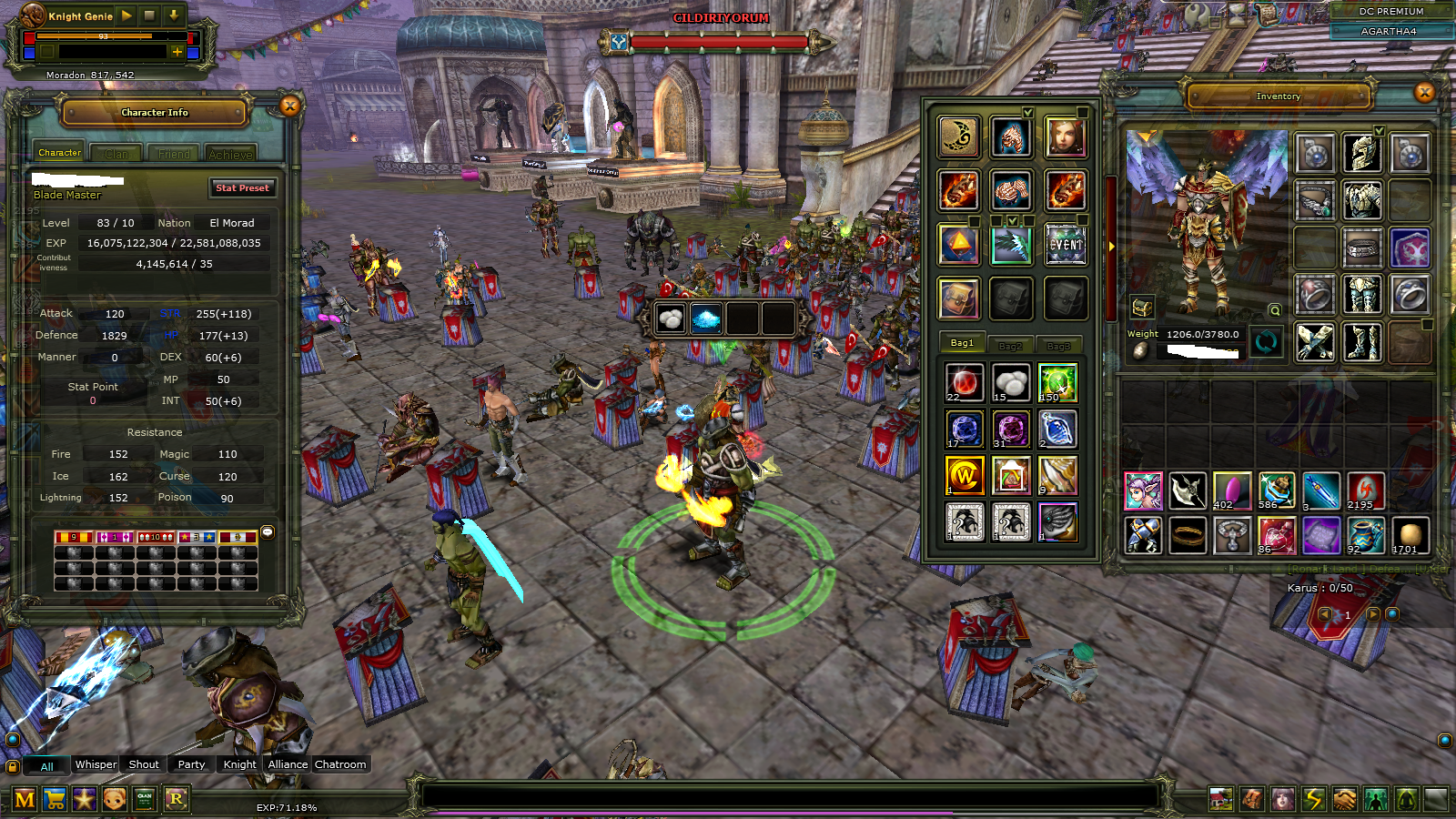
Task: Open the Achieve tab
Action: (230, 154)
